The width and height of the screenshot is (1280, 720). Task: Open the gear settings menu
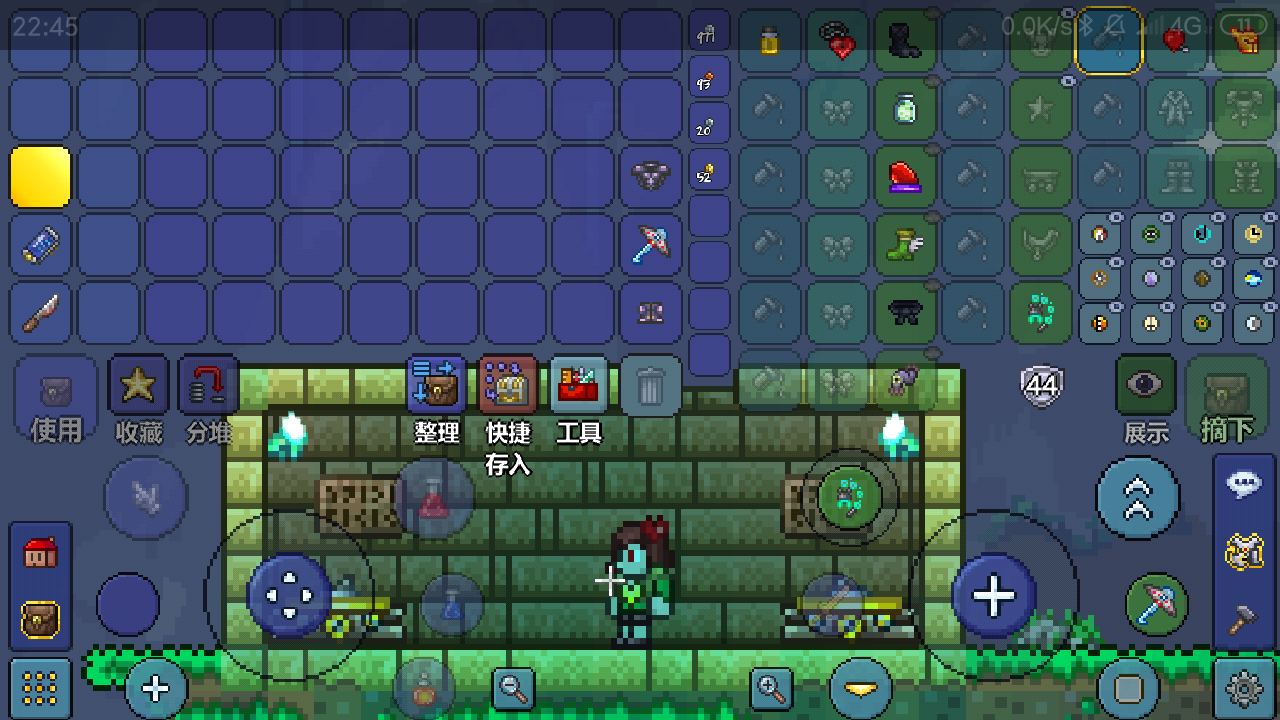(1244, 689)
